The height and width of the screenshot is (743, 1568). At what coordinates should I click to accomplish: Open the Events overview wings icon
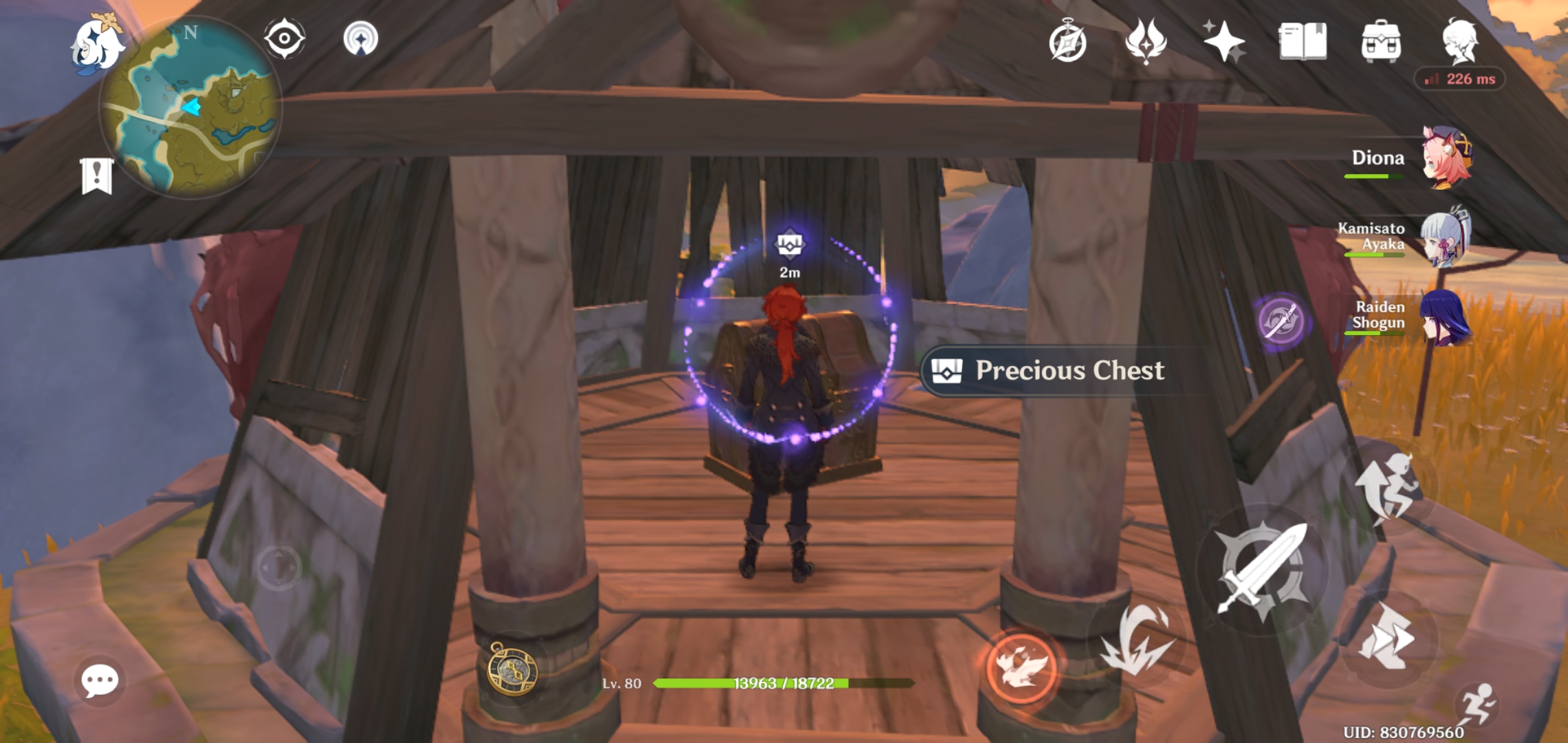coord(1146,41)
